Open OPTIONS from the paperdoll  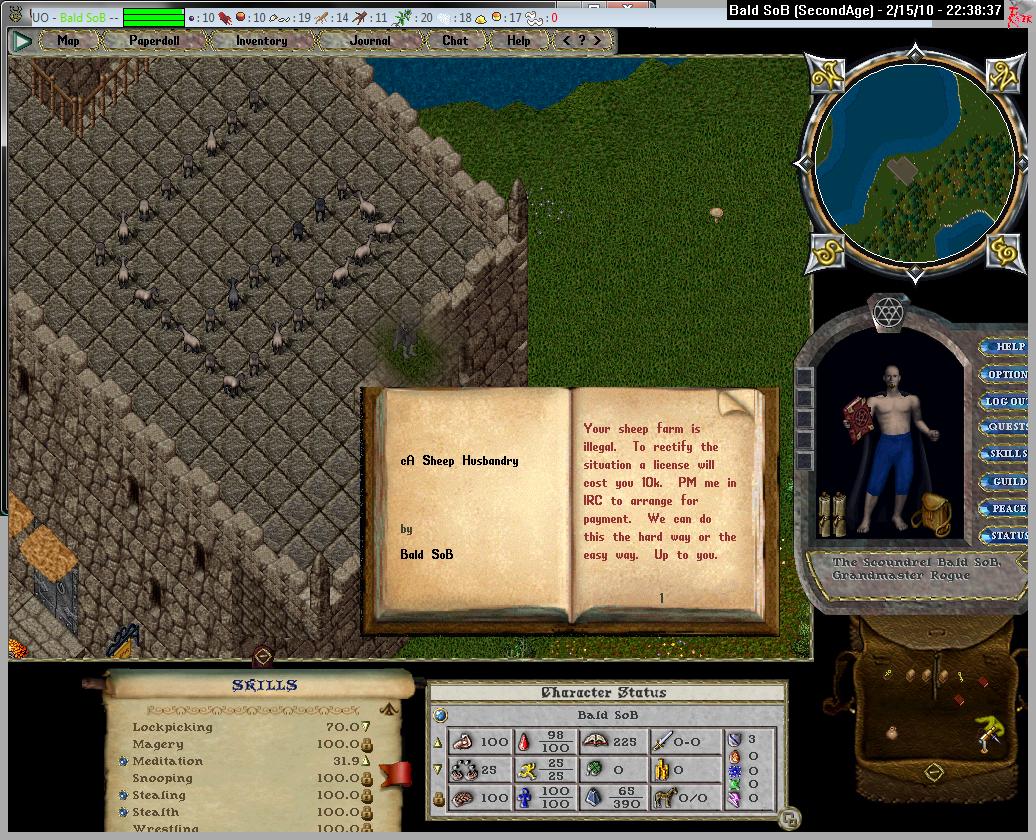1007,374
